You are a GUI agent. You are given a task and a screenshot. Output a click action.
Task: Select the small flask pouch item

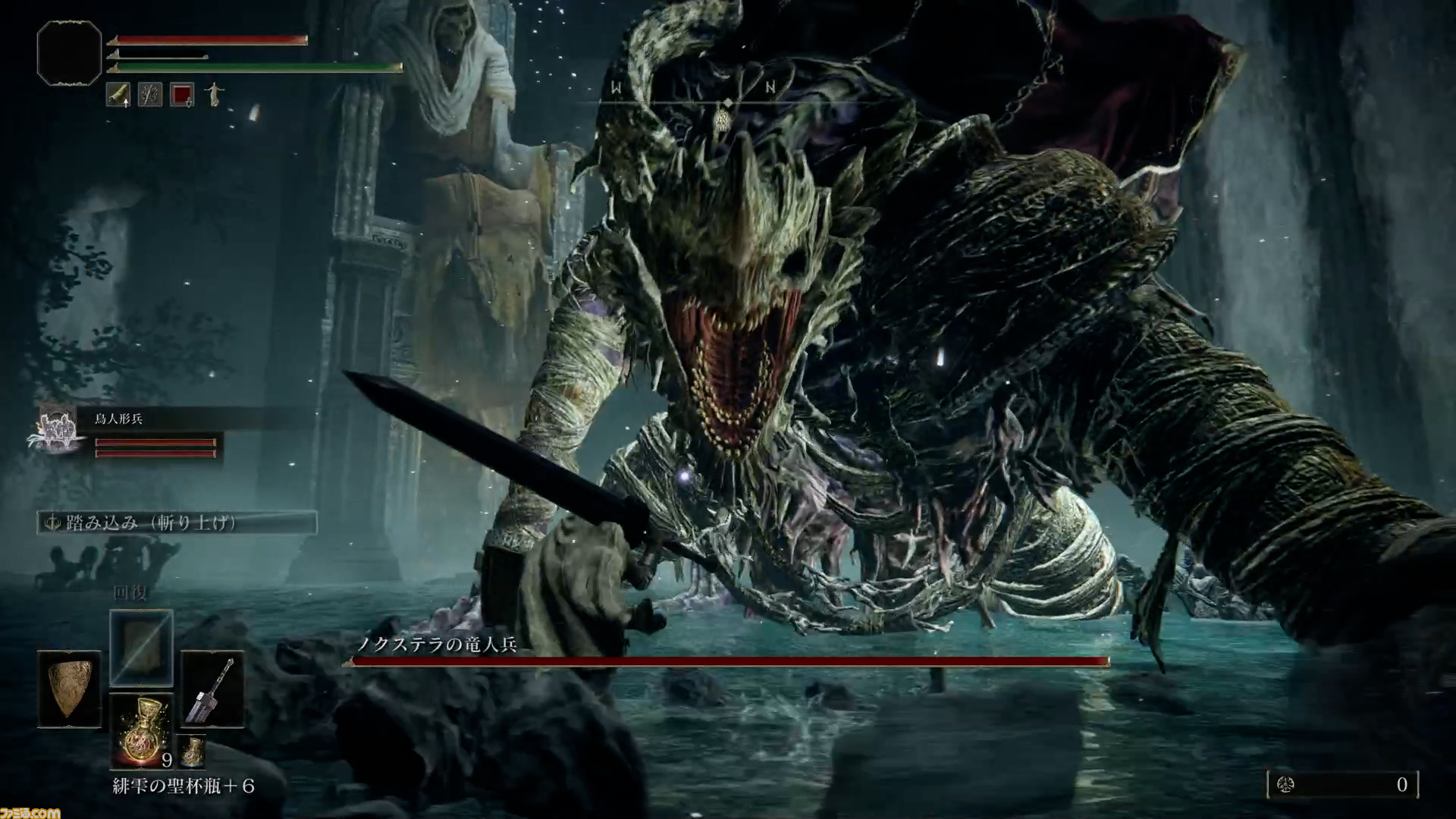193,751
